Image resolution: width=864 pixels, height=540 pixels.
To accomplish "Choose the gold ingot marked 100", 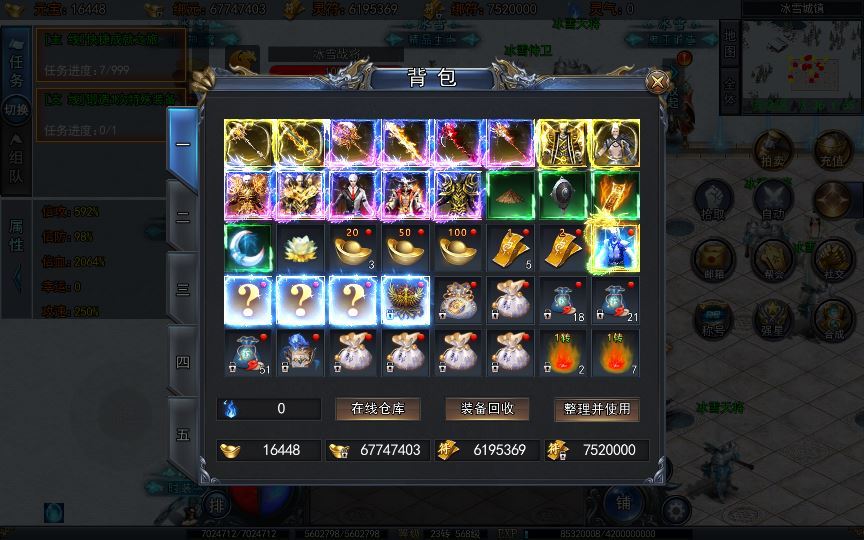I will [457, 248].
